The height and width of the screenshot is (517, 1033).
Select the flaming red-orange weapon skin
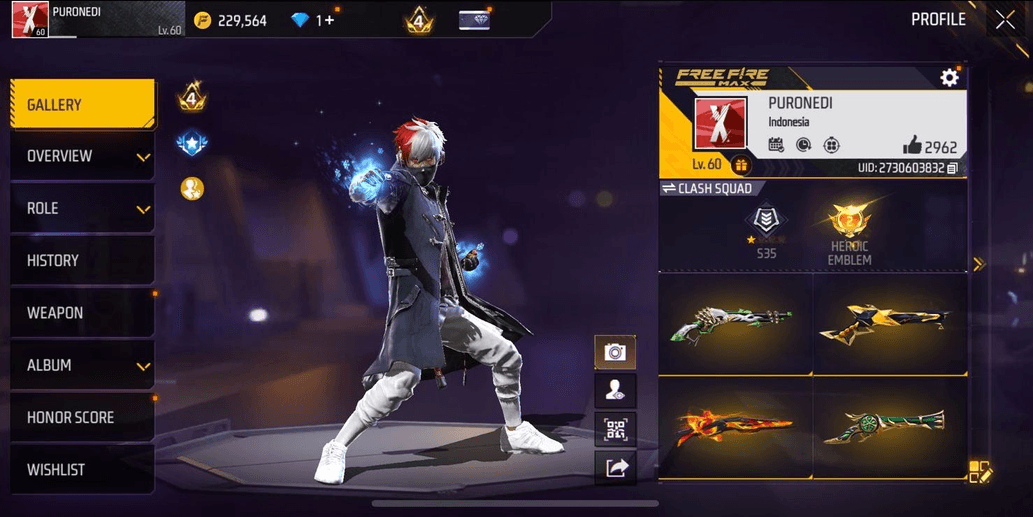[x=735, y=427]
